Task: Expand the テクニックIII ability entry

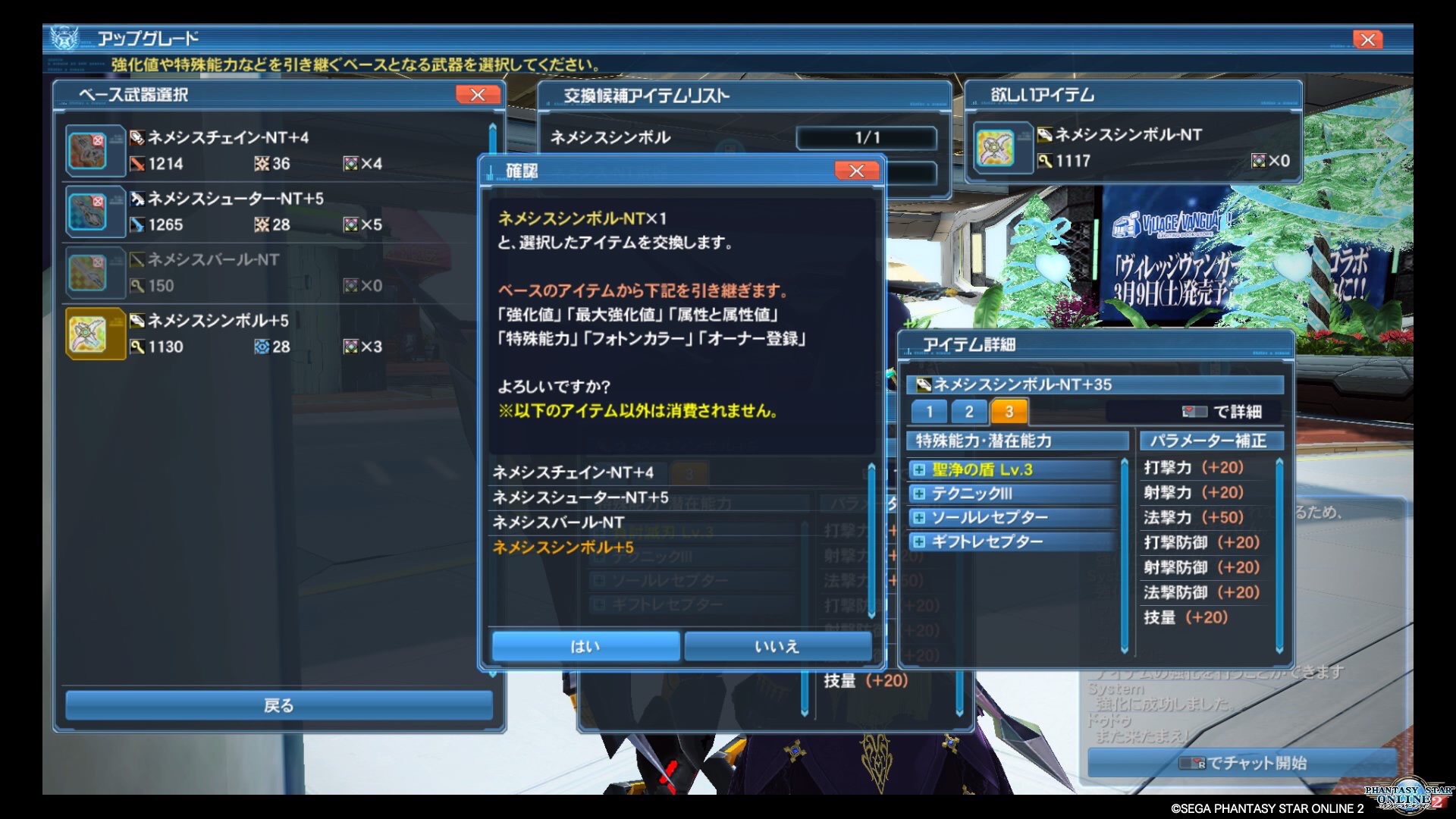Action: [919, 494]
